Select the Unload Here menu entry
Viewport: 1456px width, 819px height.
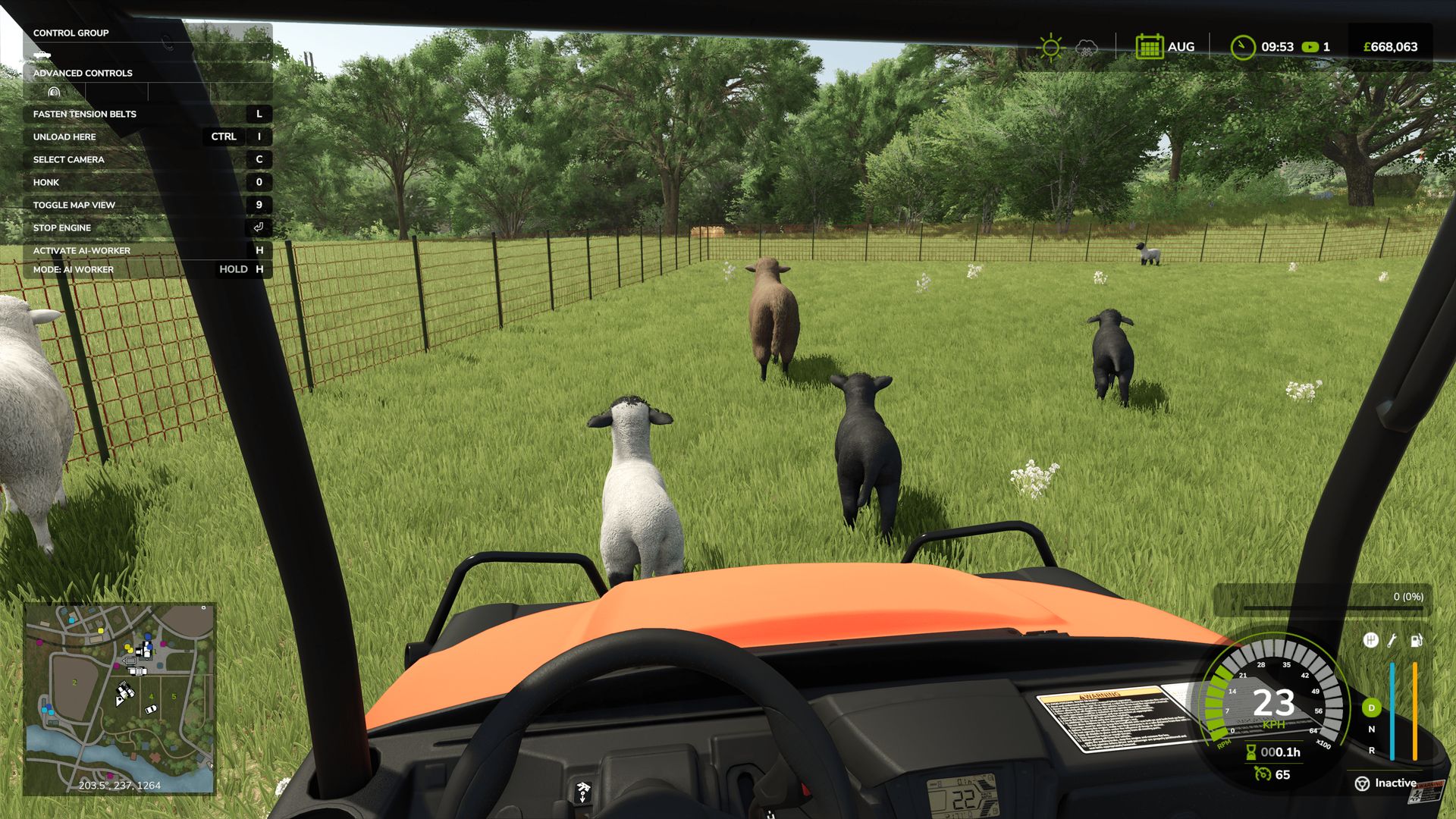pyautogui.click(x=64, y=136)
